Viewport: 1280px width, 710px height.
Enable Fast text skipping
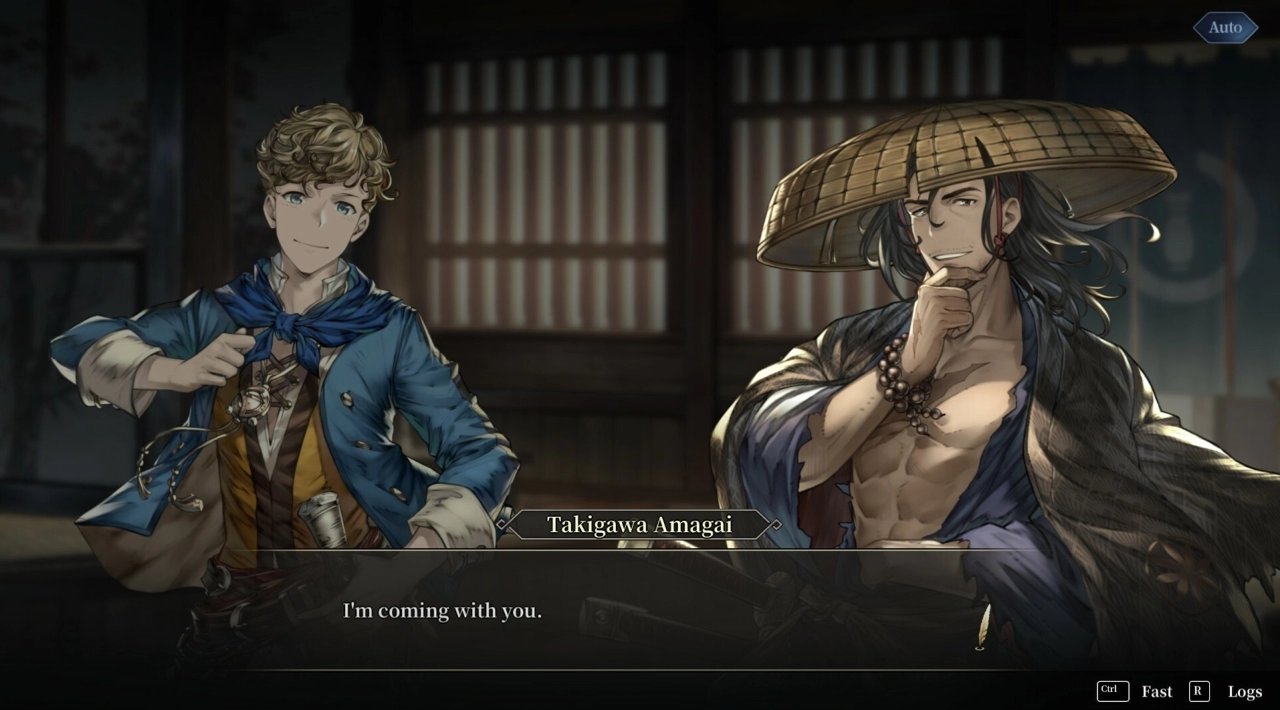(x=1156, y=691)
